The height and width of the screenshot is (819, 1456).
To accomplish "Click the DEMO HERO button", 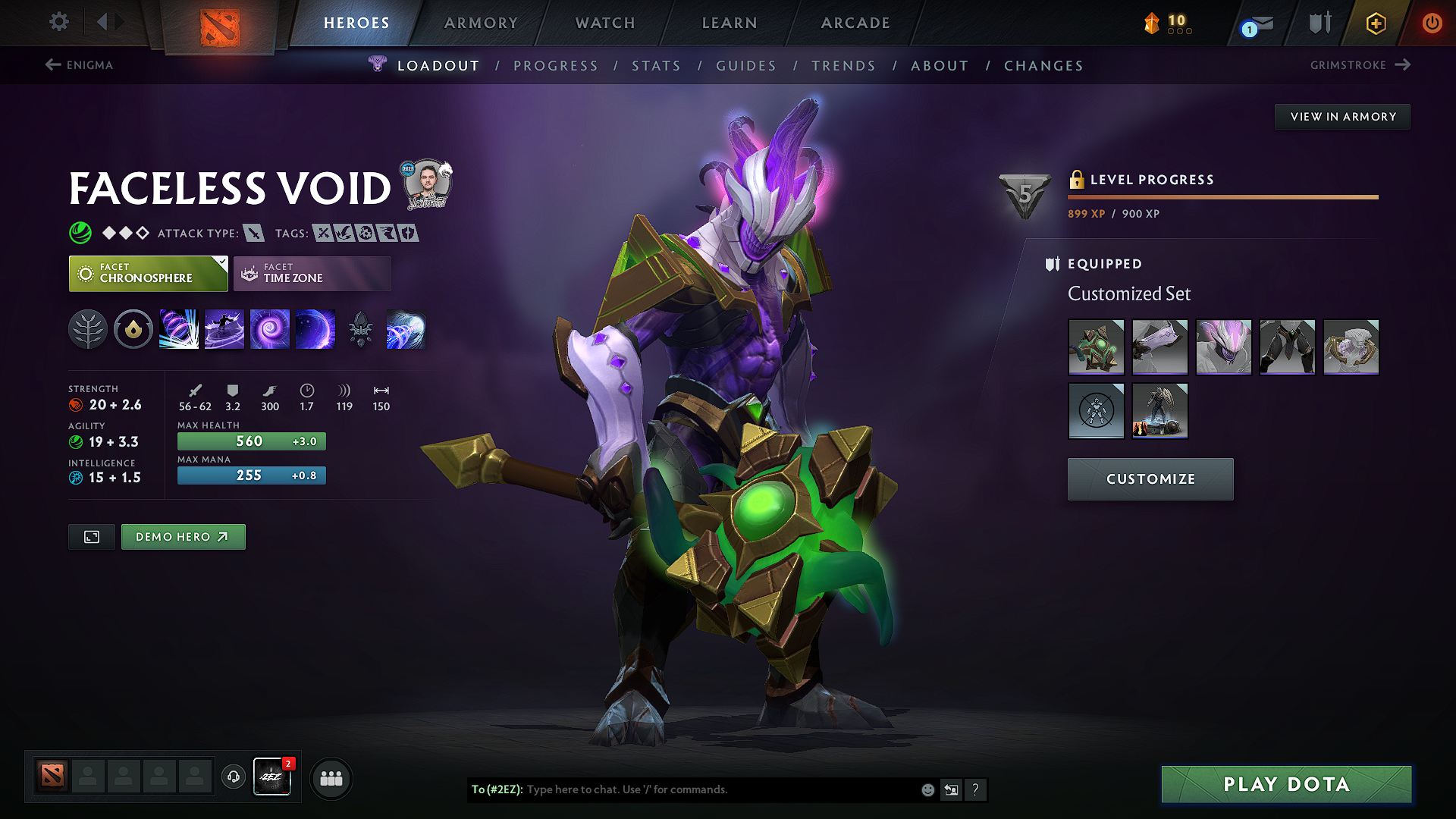I will (x=183, y=536).
